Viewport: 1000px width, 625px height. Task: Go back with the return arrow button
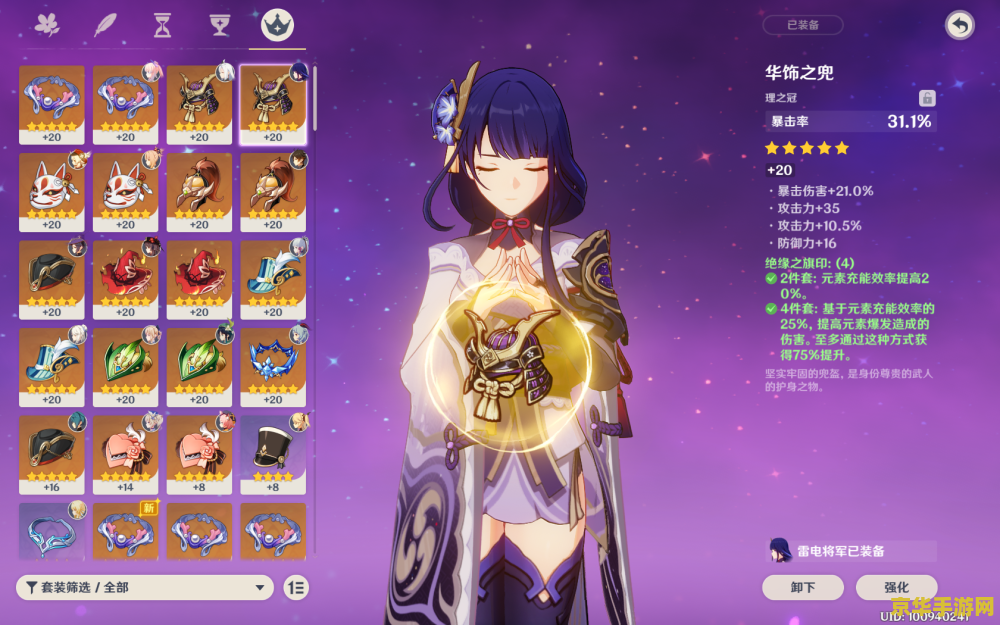click(960, 26)
